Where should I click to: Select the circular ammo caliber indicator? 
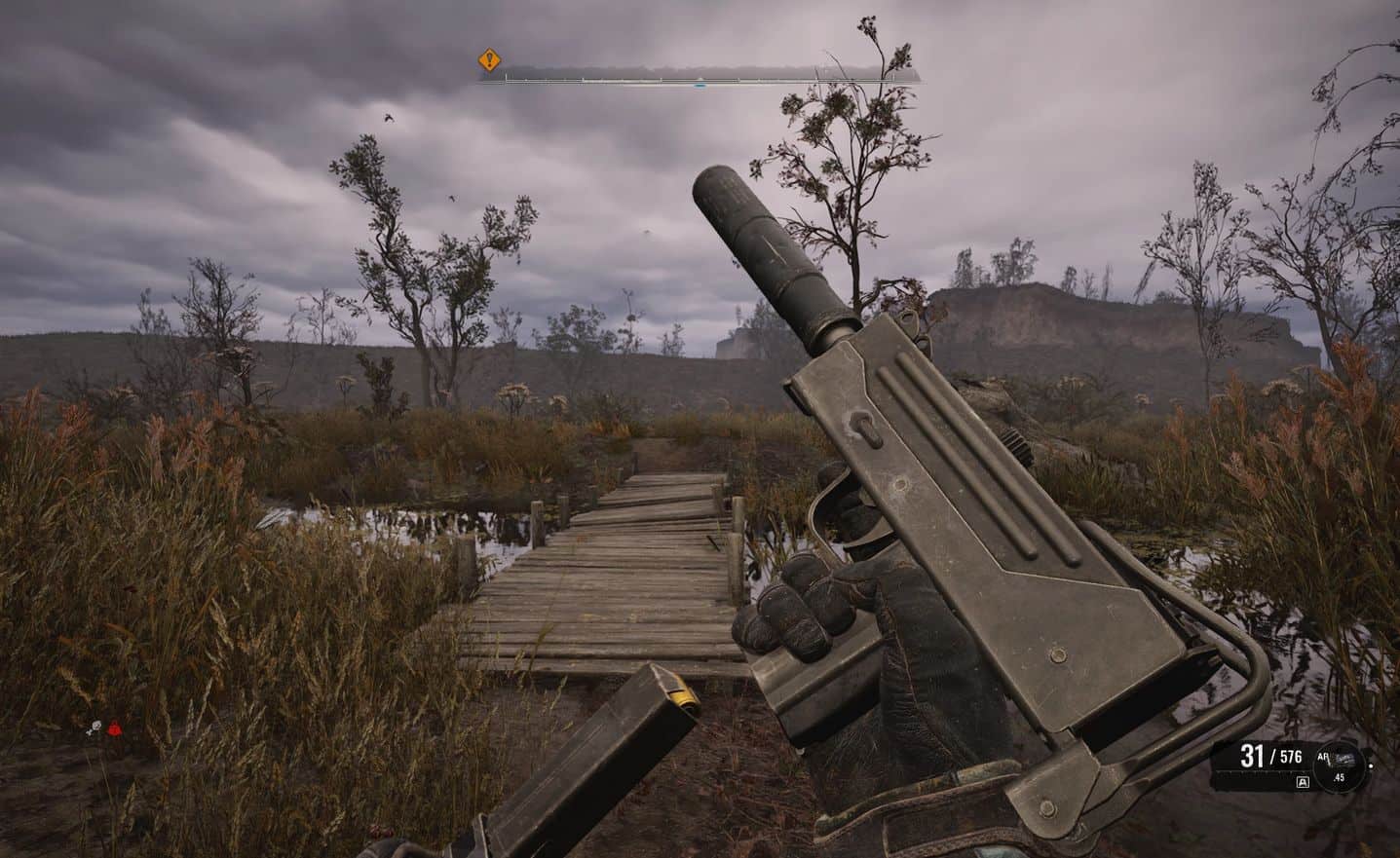(x=1340, y=766)
